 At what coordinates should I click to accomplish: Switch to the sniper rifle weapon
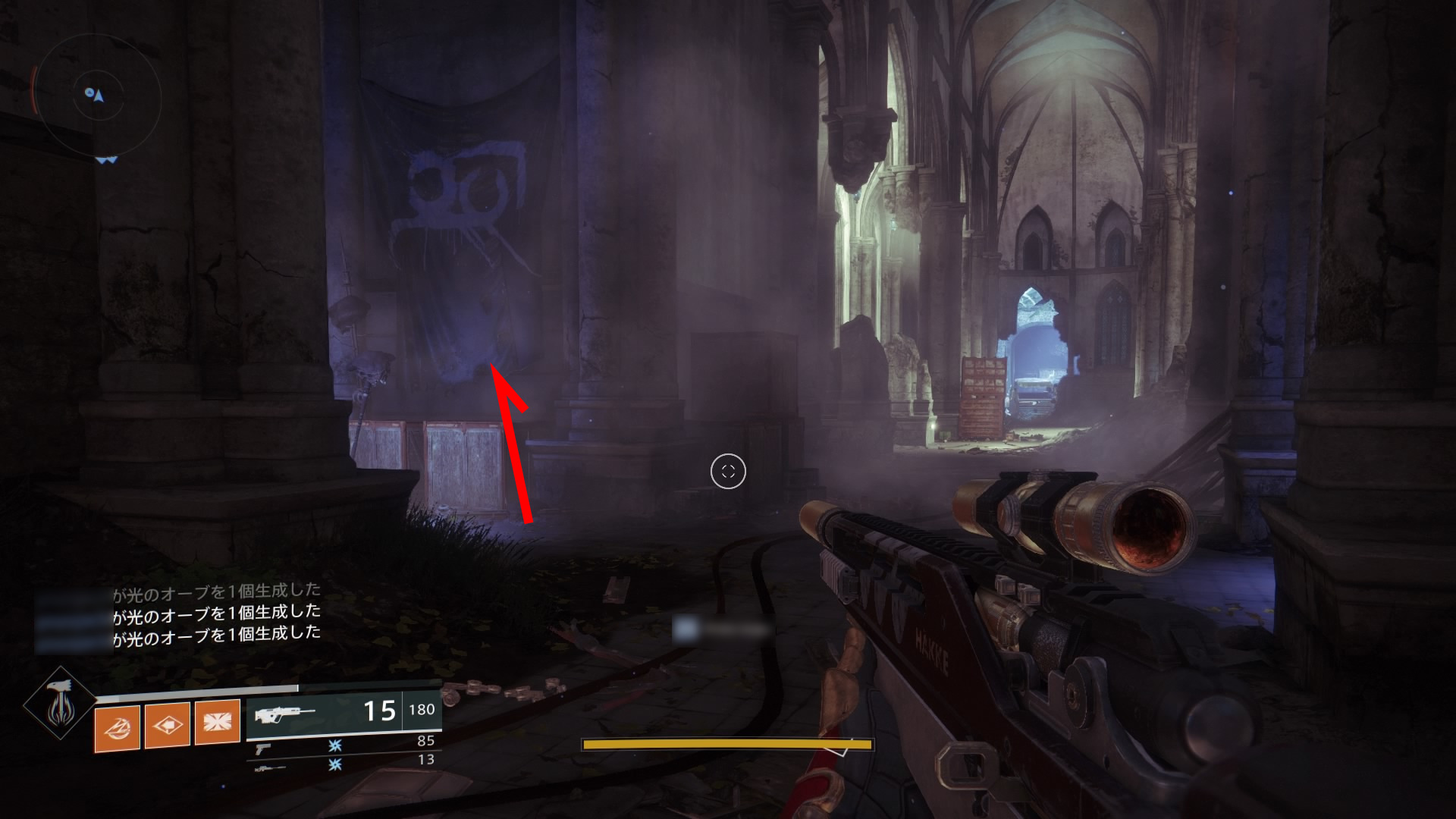[270, 767]
